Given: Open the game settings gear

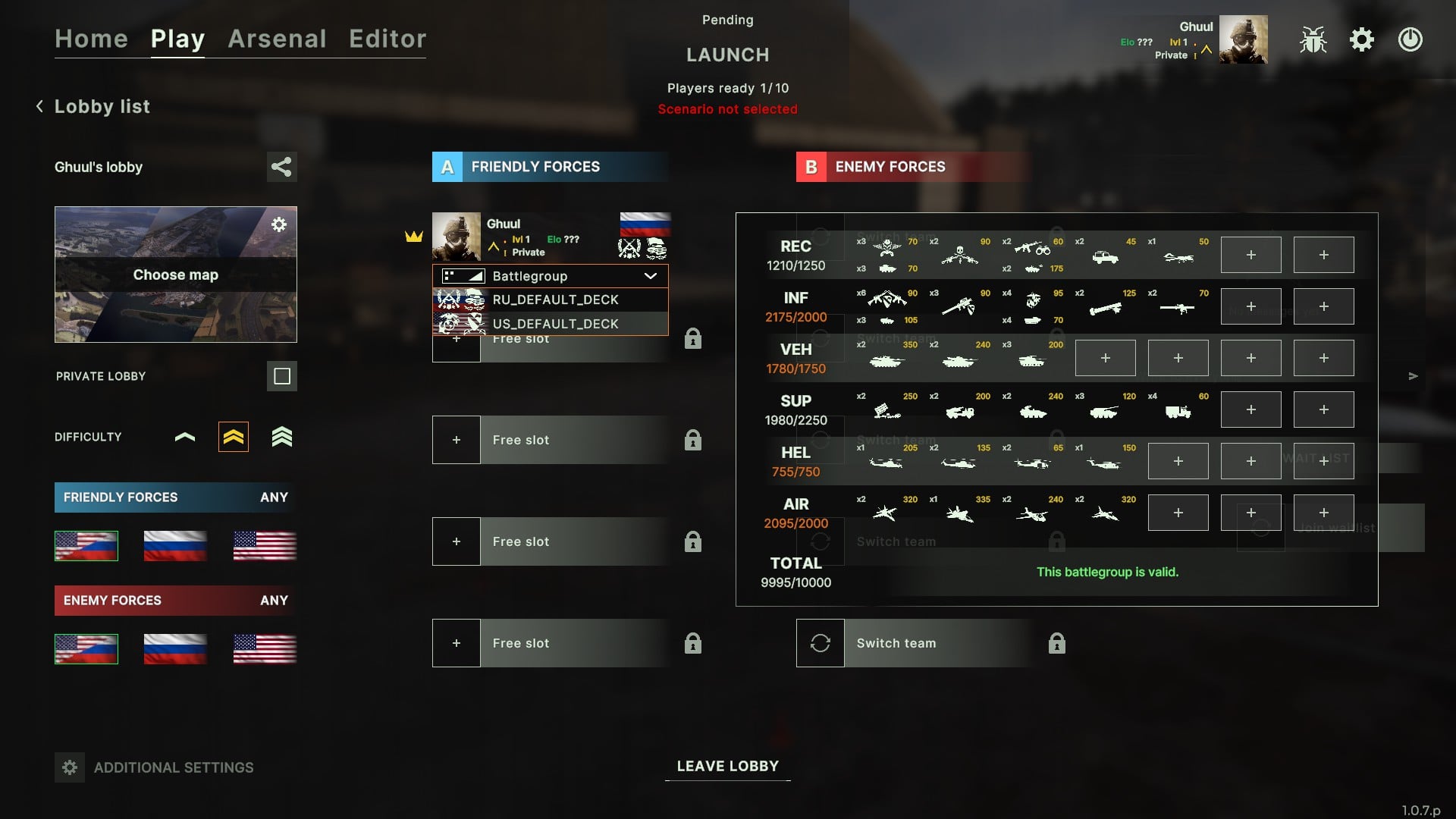Looking at the screenshot, I should pos(1361,40).
